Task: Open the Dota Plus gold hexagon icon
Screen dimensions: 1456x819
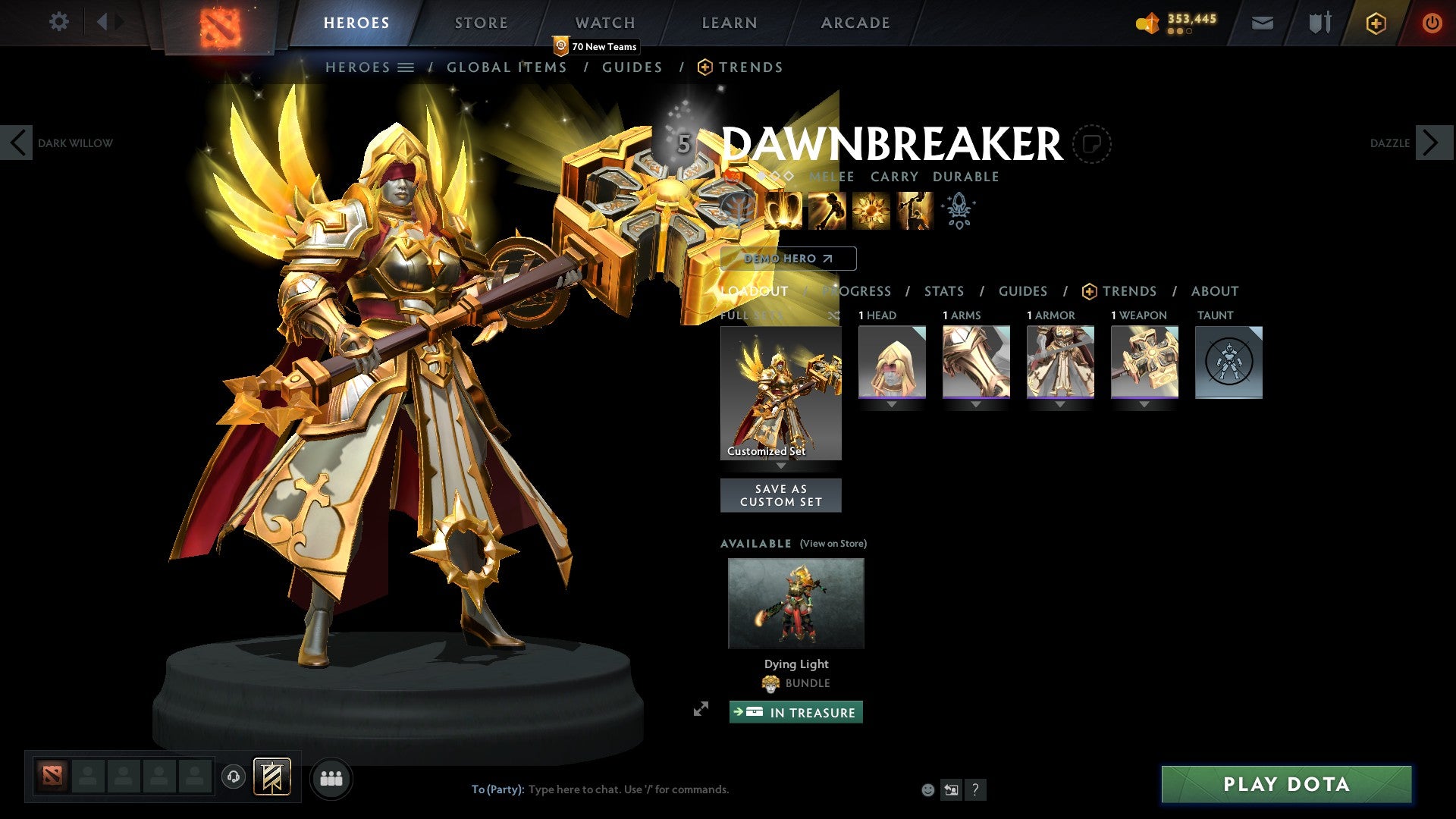Action: pos(1375,23)
